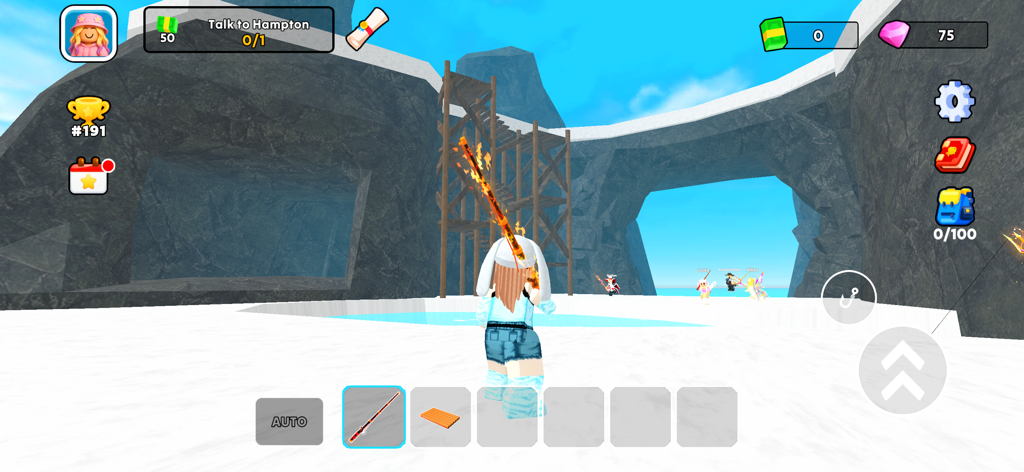Image resolution: width=1024 pixels, height=472 pixels.
Task: Open the red book journal
Action: (954, 155)
